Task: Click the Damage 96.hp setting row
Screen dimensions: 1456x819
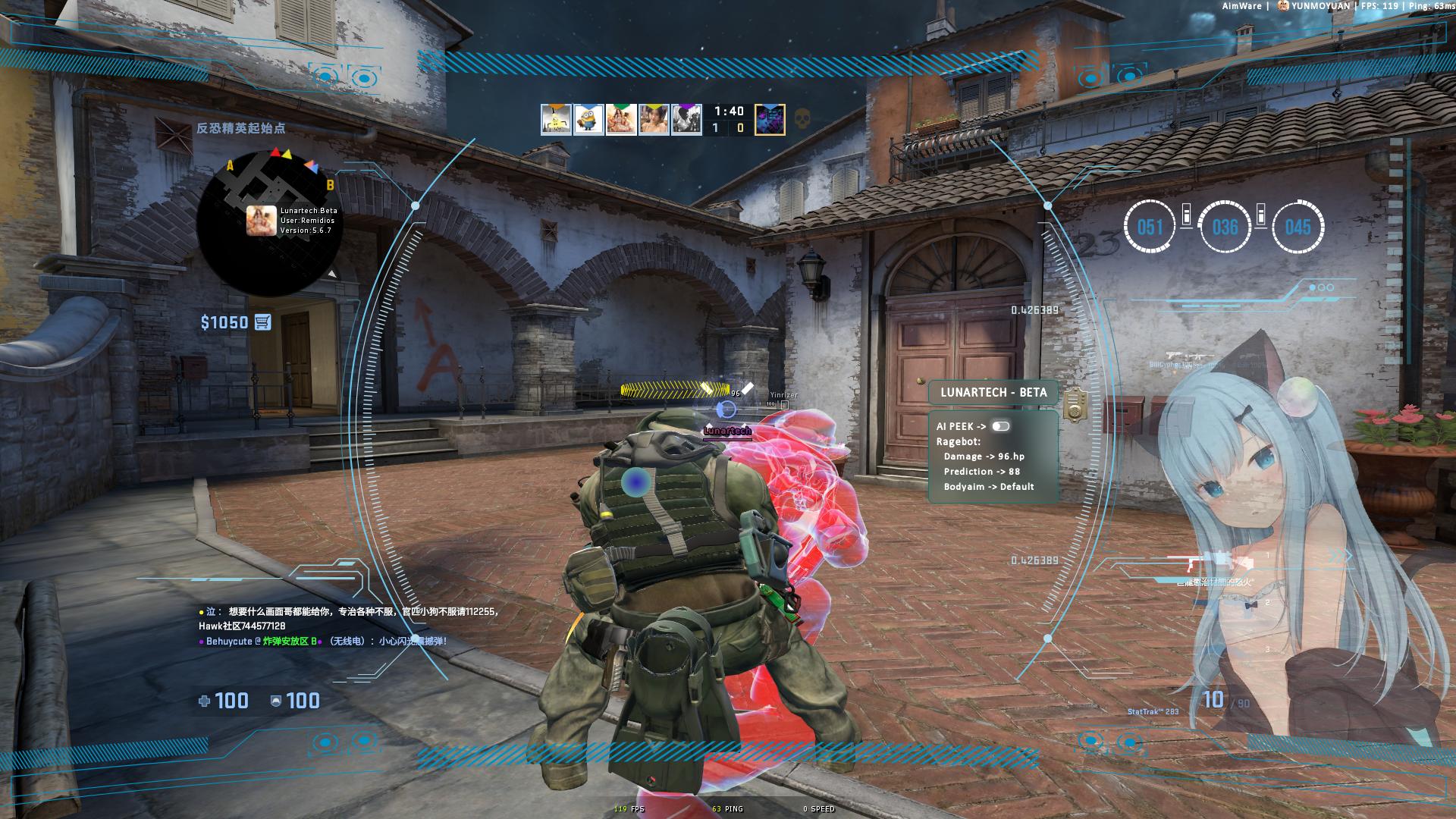Action: coord(984,457)
